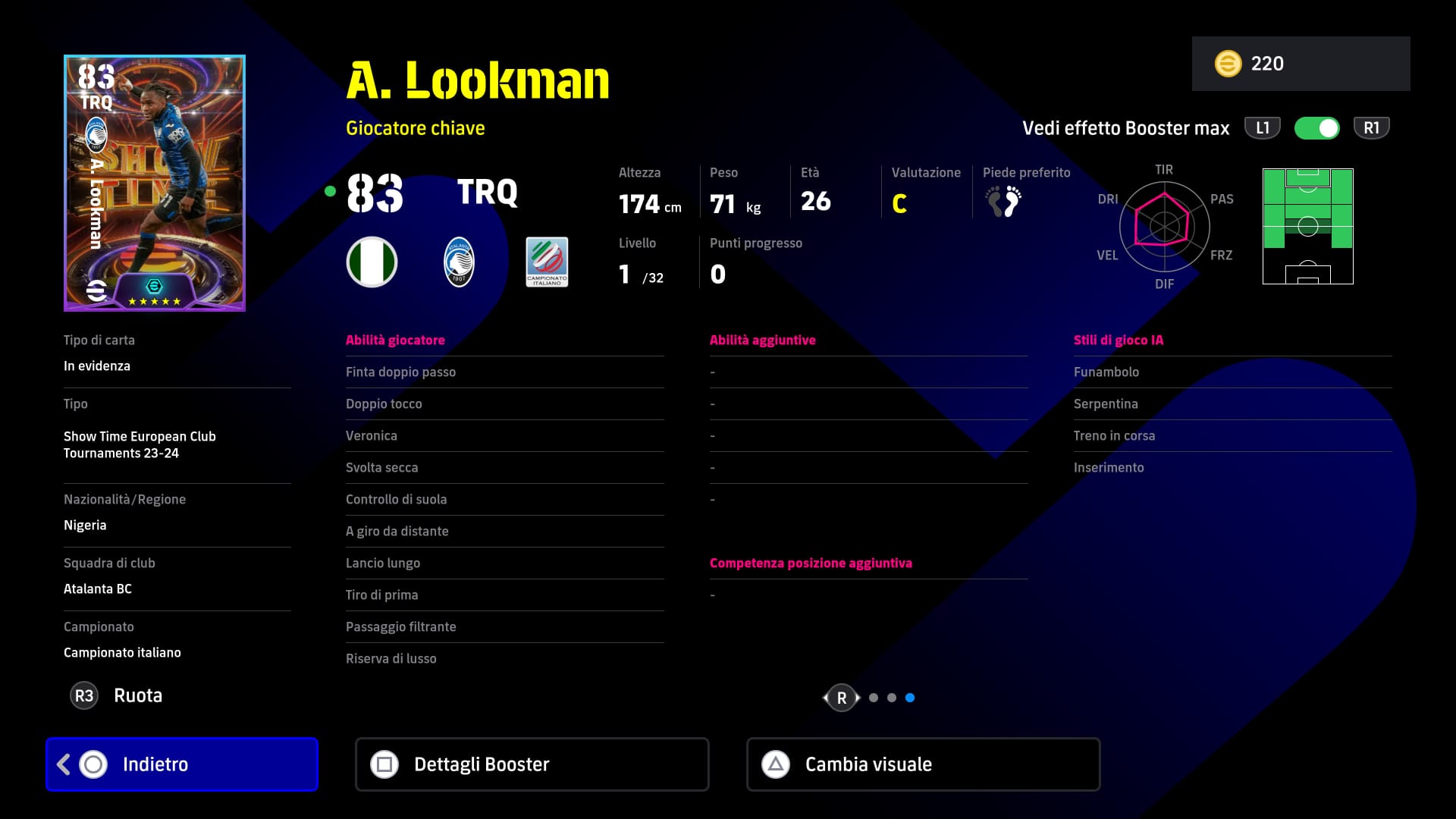Click the A. Lookman player card

tap(155, 183)
